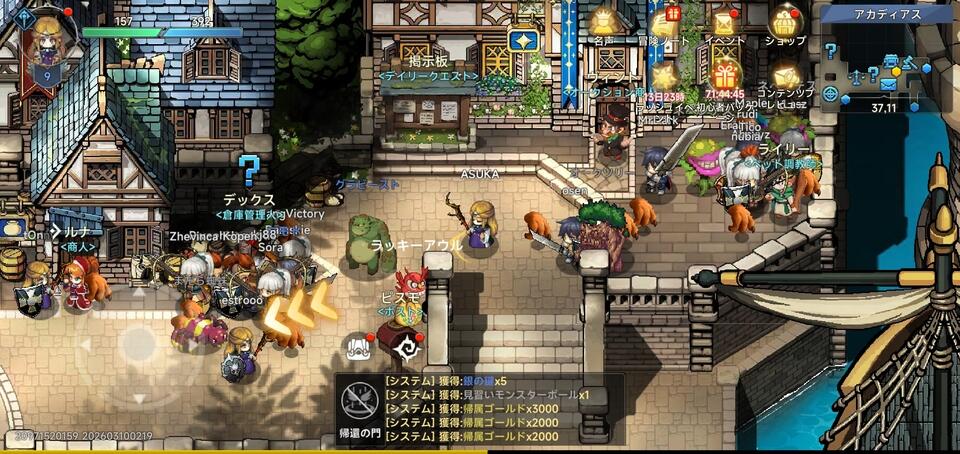Tap the swirl star icon
Viewport: 960px width, 454px height.
pos(408,346)
